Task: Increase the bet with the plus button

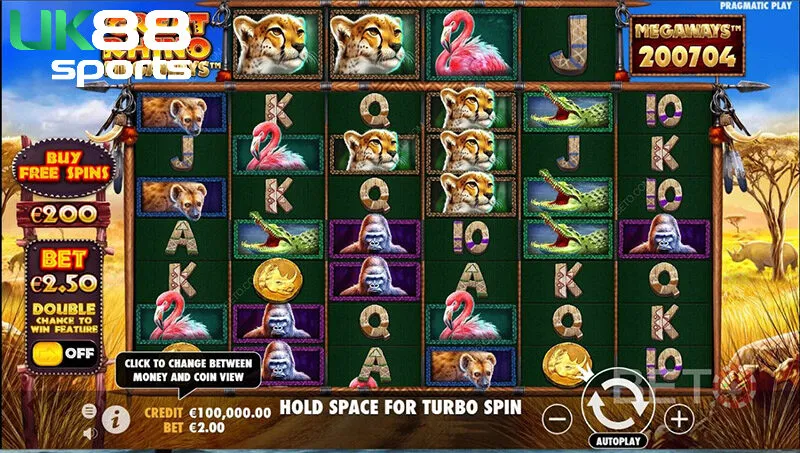Action: [x=679, y=418]
